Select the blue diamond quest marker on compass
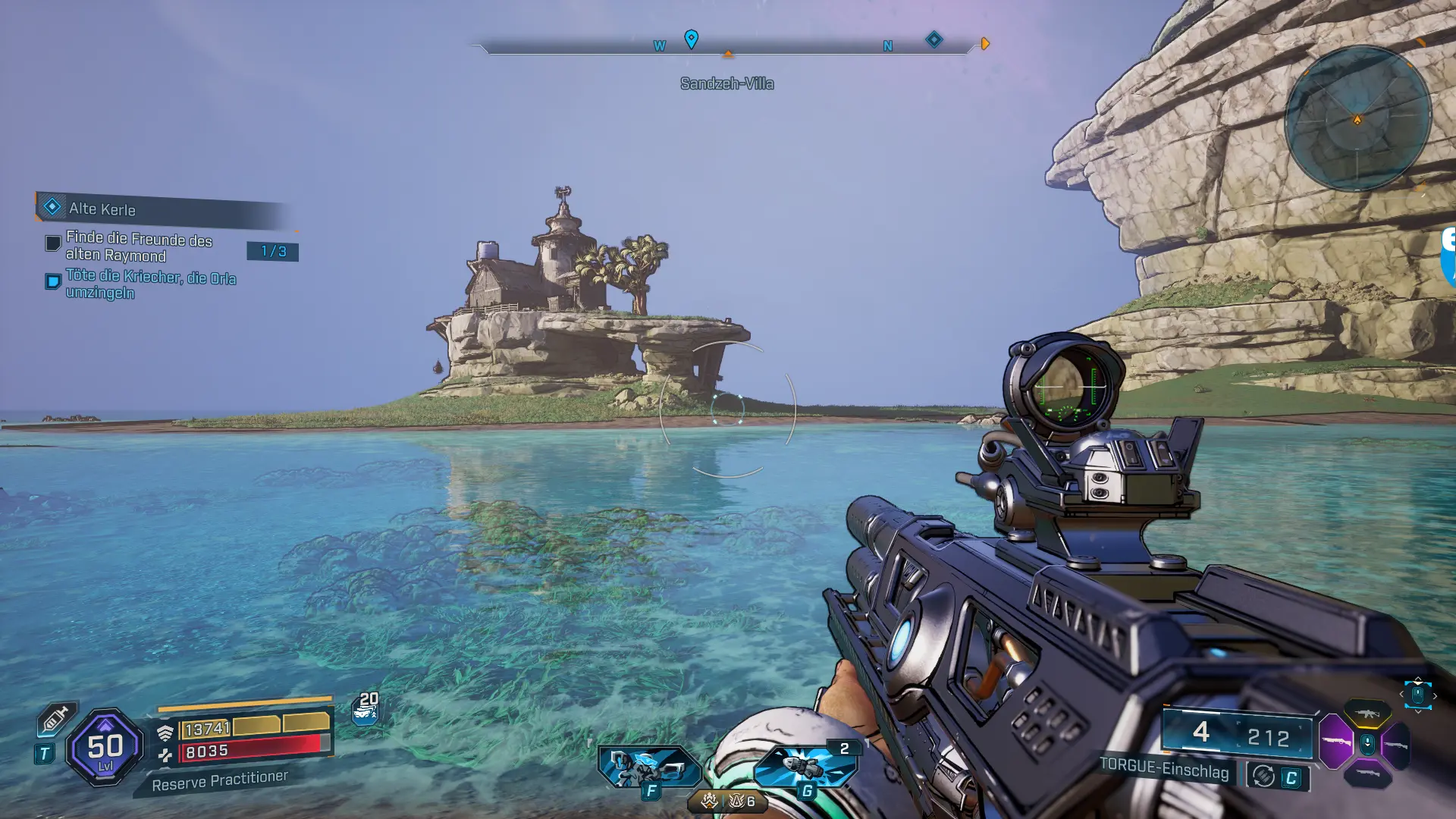 point(934,39)
